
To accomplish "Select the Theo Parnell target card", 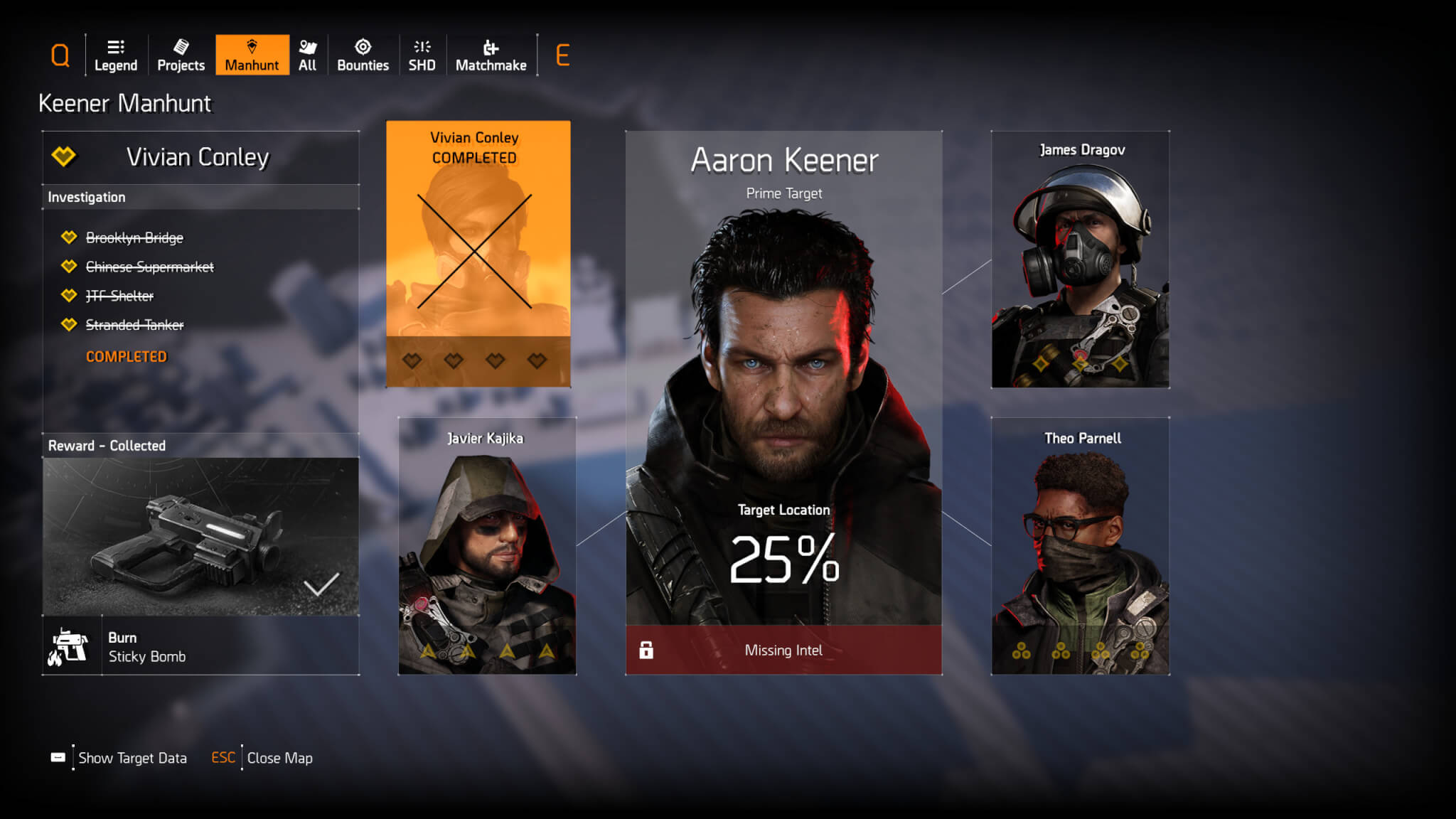I will click(x=1080, y=546).
